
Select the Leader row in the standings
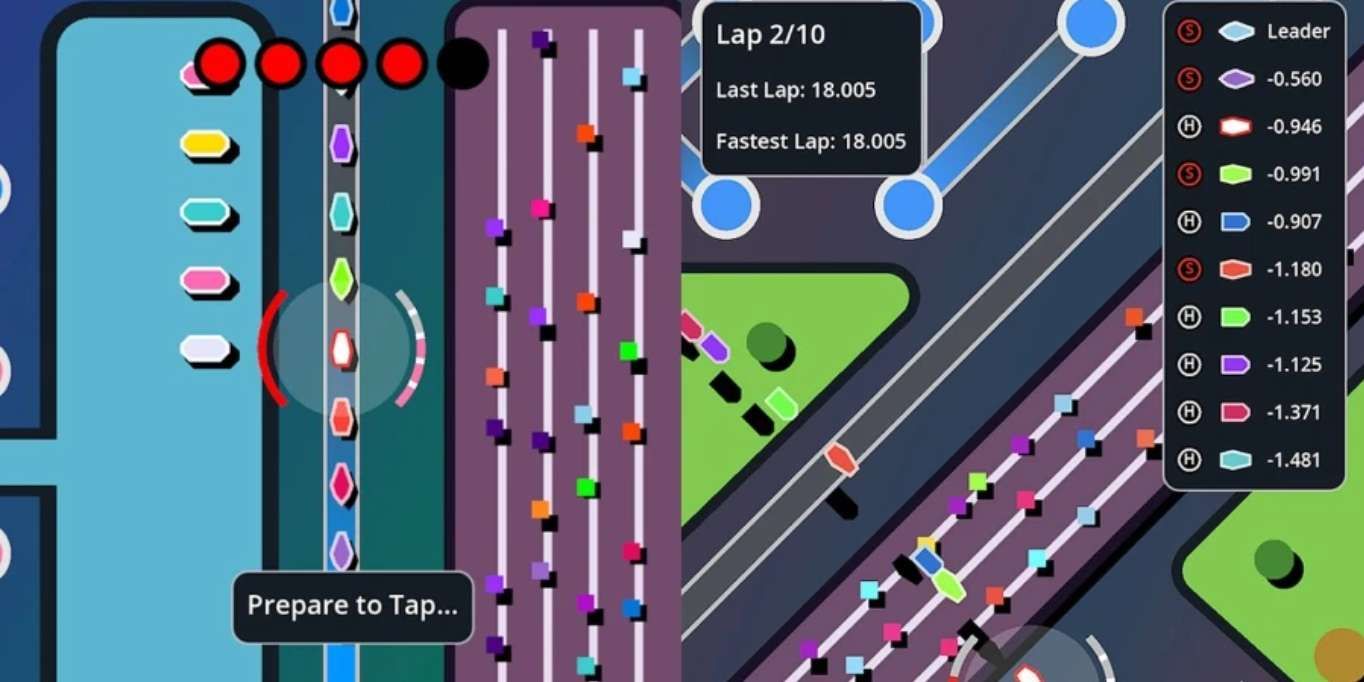(1256, 31)
